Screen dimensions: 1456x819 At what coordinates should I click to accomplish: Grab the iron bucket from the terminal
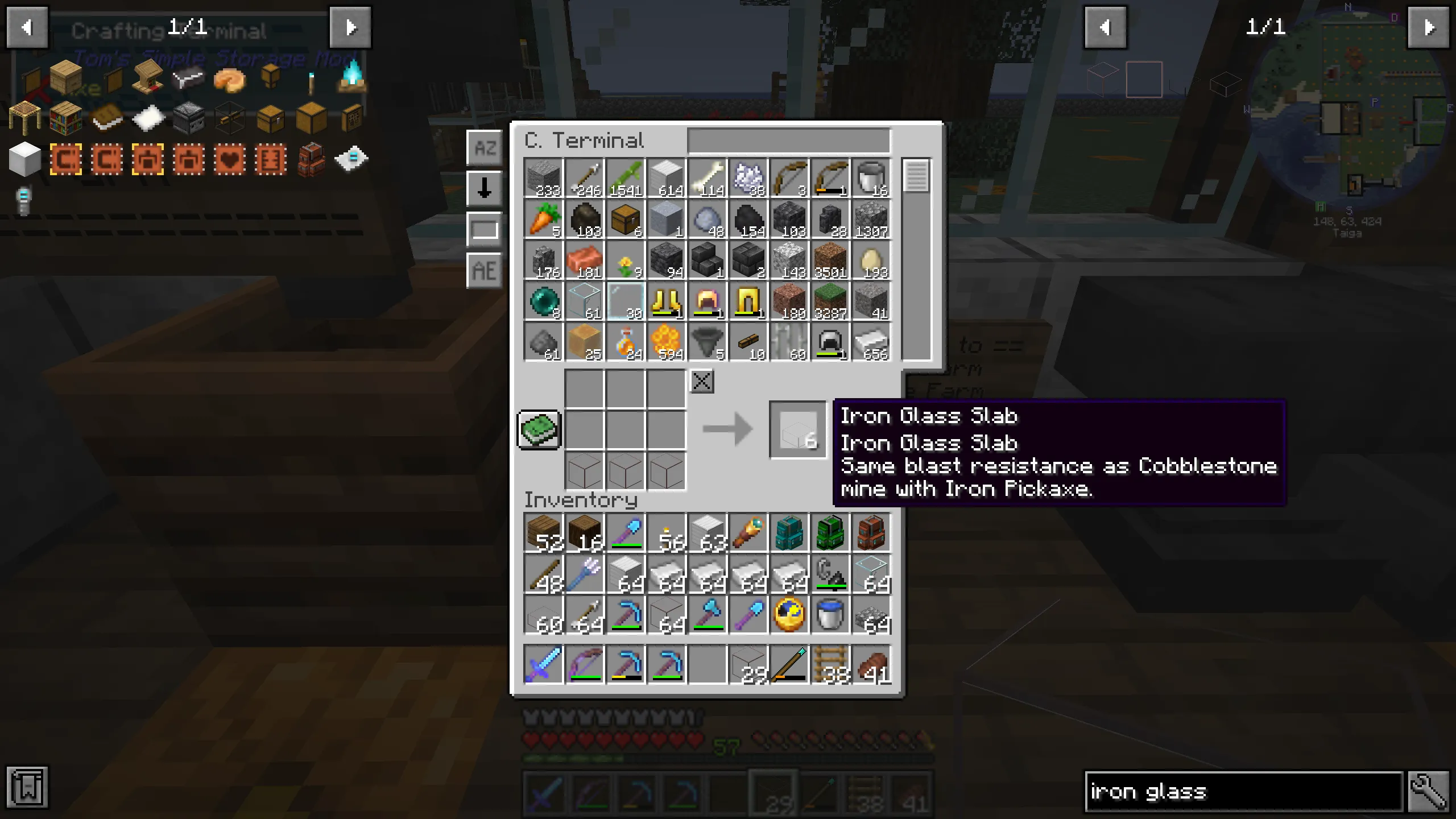tap(871, 176)
